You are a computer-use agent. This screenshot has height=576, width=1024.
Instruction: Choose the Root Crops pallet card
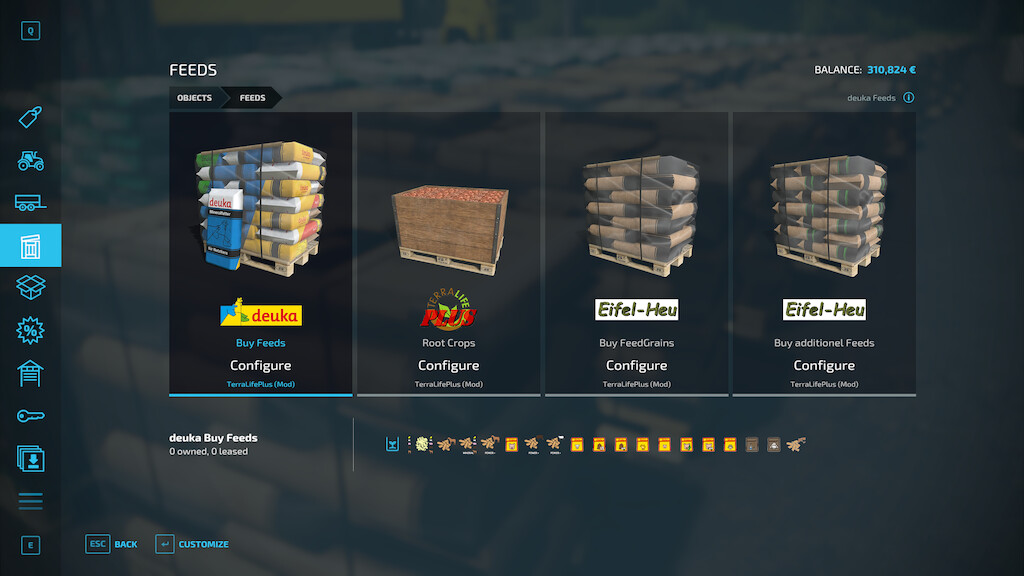coord(448,253)
